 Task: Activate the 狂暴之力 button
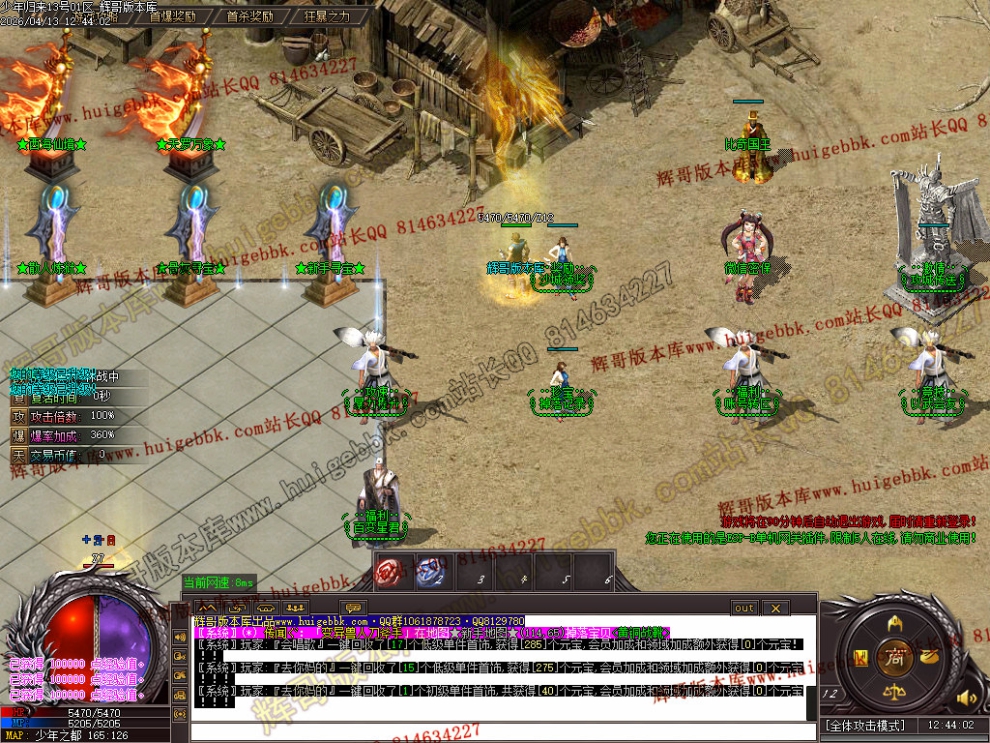(326, 17)
